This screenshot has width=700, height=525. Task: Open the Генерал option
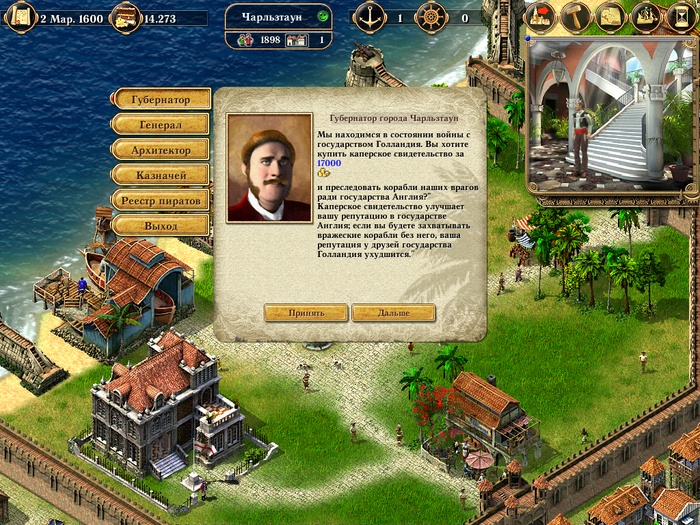pyautogui.click(x=160, y=125)
